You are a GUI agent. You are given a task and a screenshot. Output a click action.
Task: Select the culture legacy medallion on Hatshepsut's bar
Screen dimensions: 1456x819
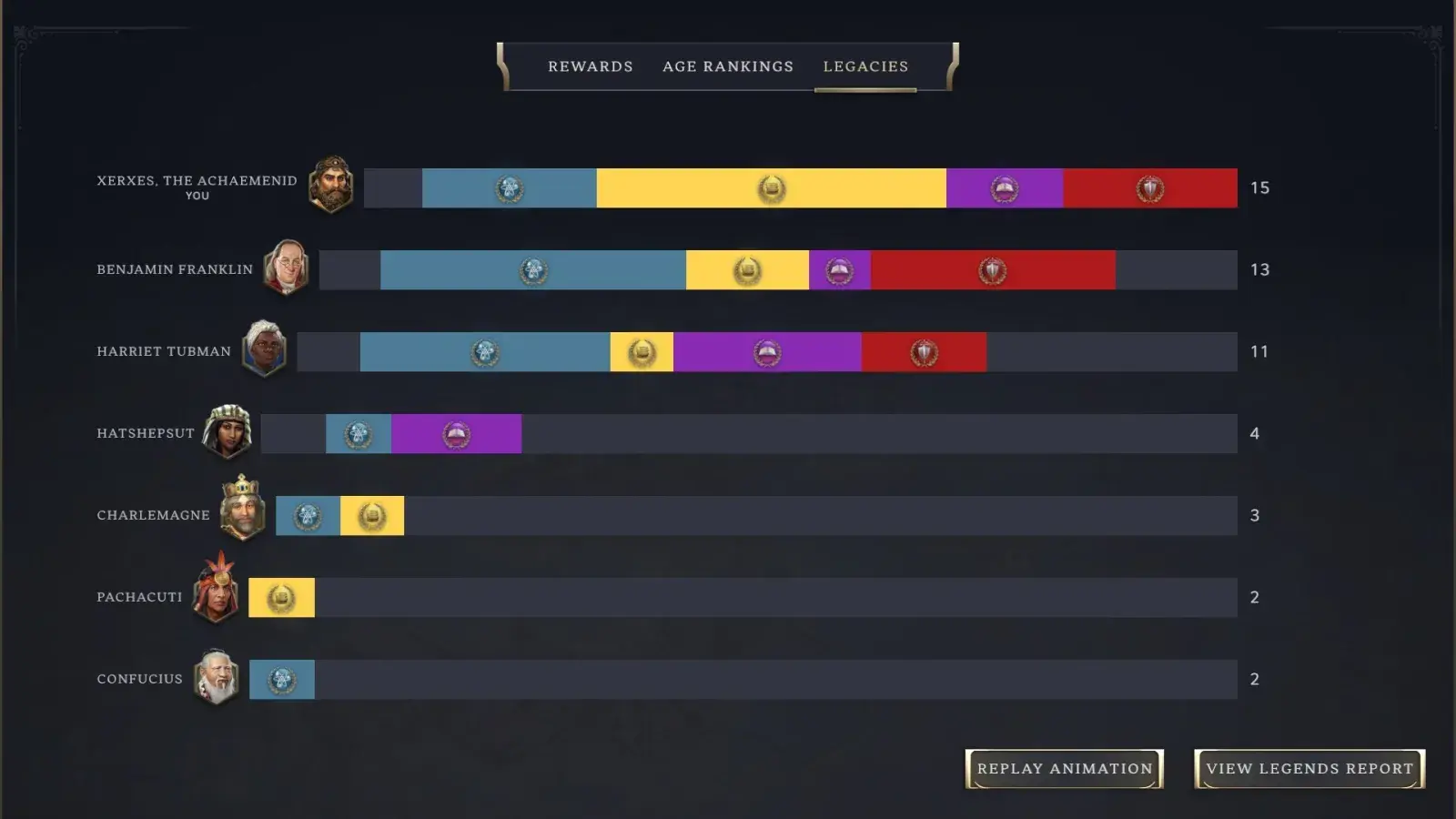point(455,434)
